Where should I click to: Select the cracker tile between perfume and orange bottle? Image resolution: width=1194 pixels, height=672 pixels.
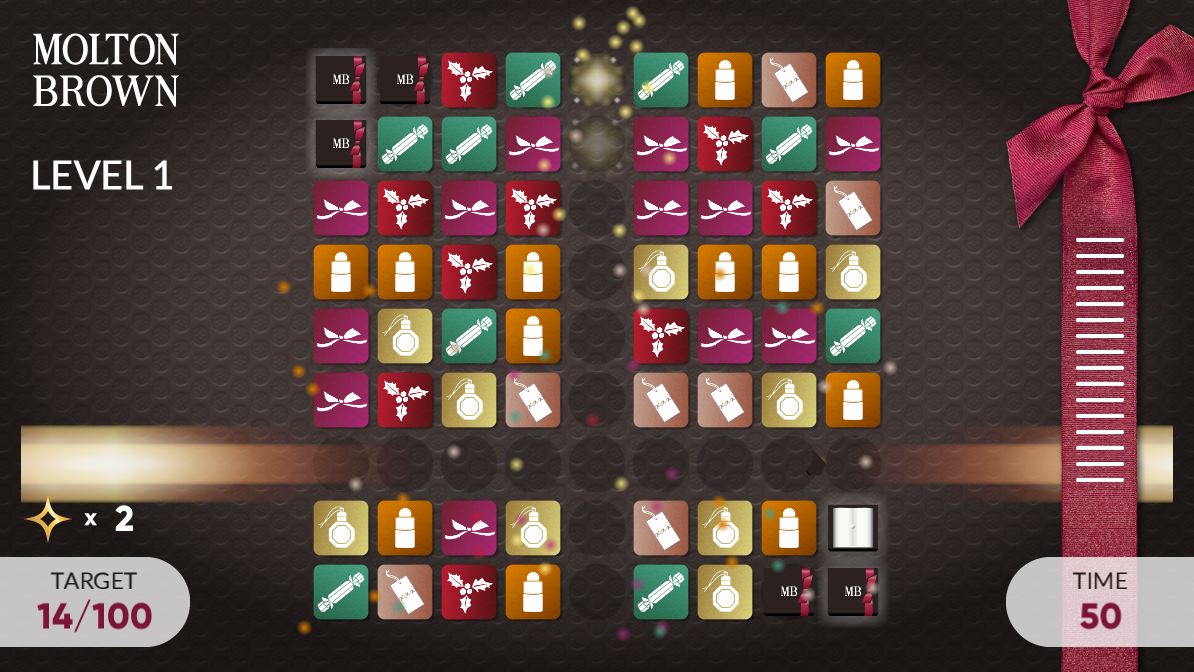[x=469, y=336]
